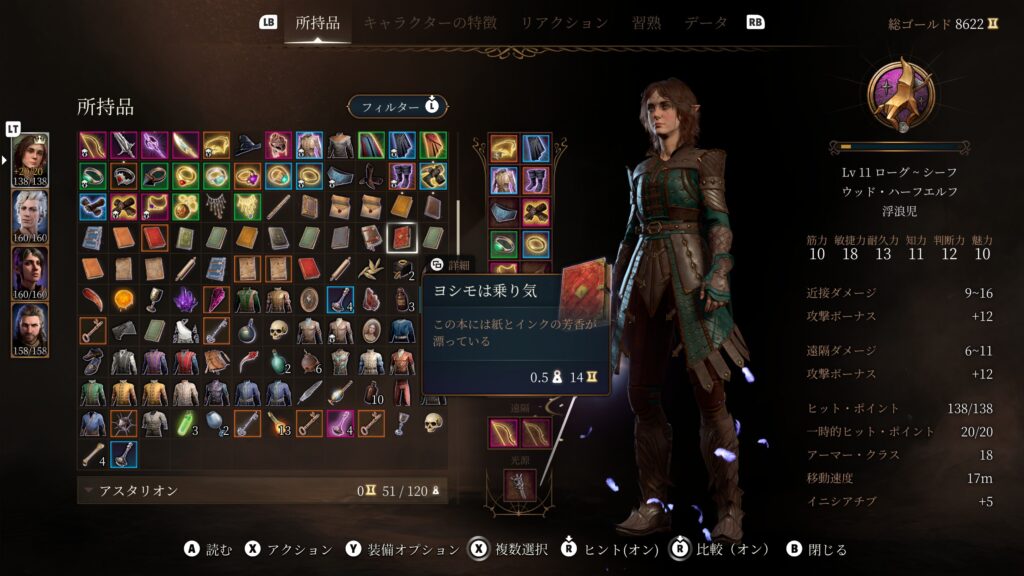The image size is (1024, 576).
Task: Select the 習熟 tab
Action: (646, 22)
